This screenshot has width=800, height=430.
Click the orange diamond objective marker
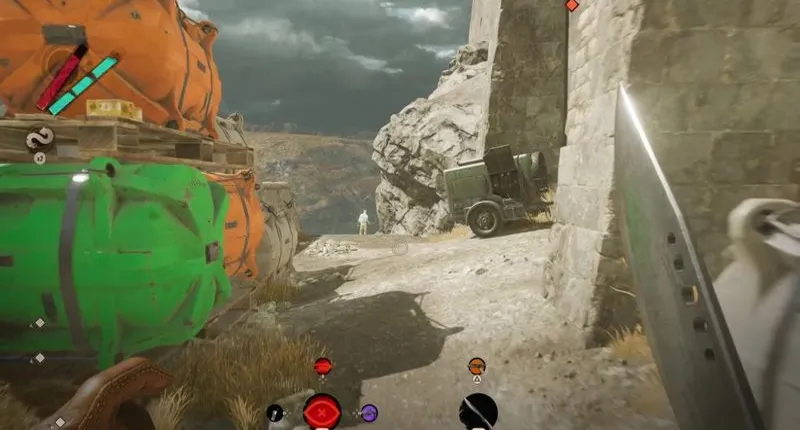572,5
